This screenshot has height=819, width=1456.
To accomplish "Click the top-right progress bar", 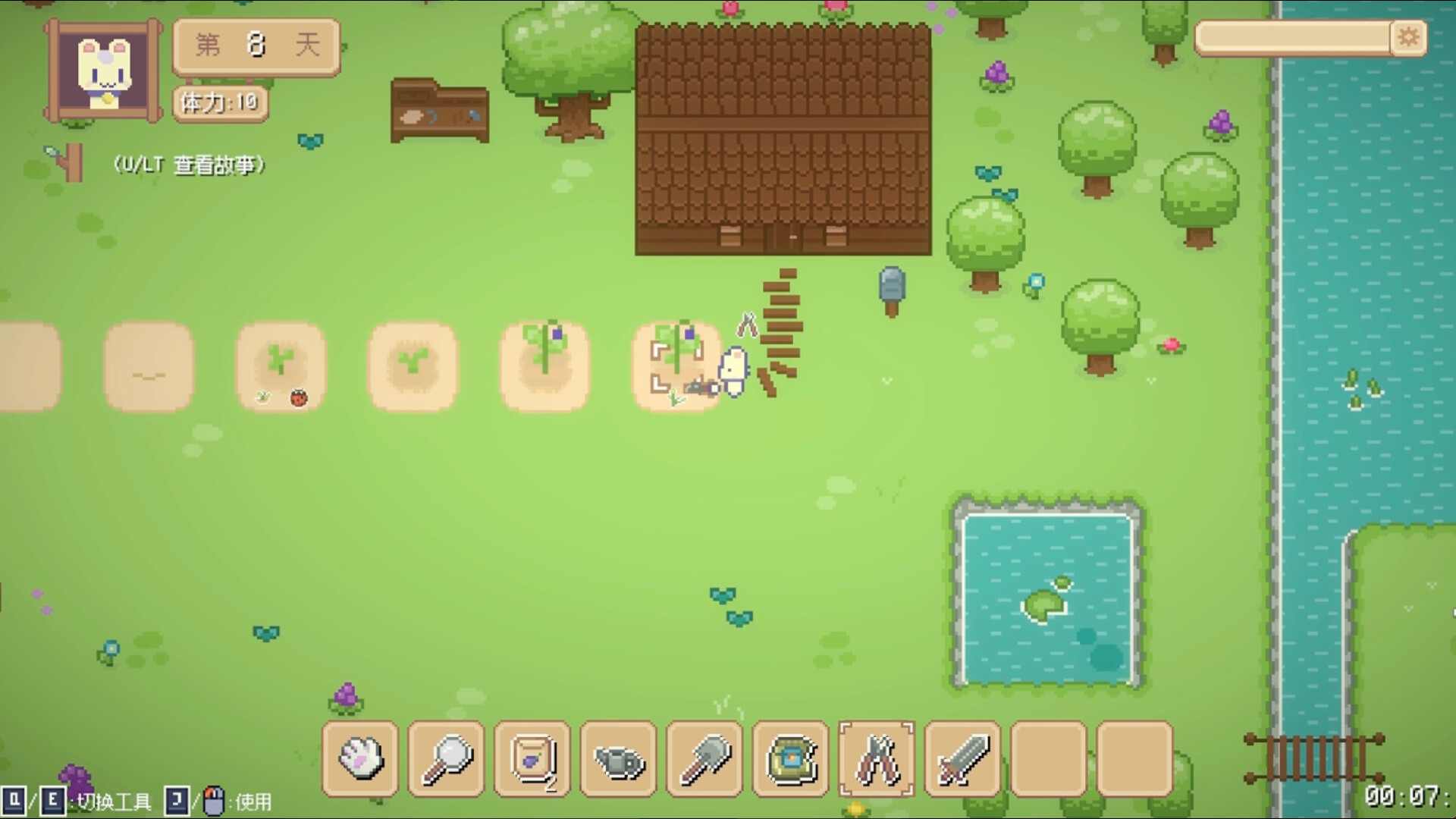I will point(1289,36).
